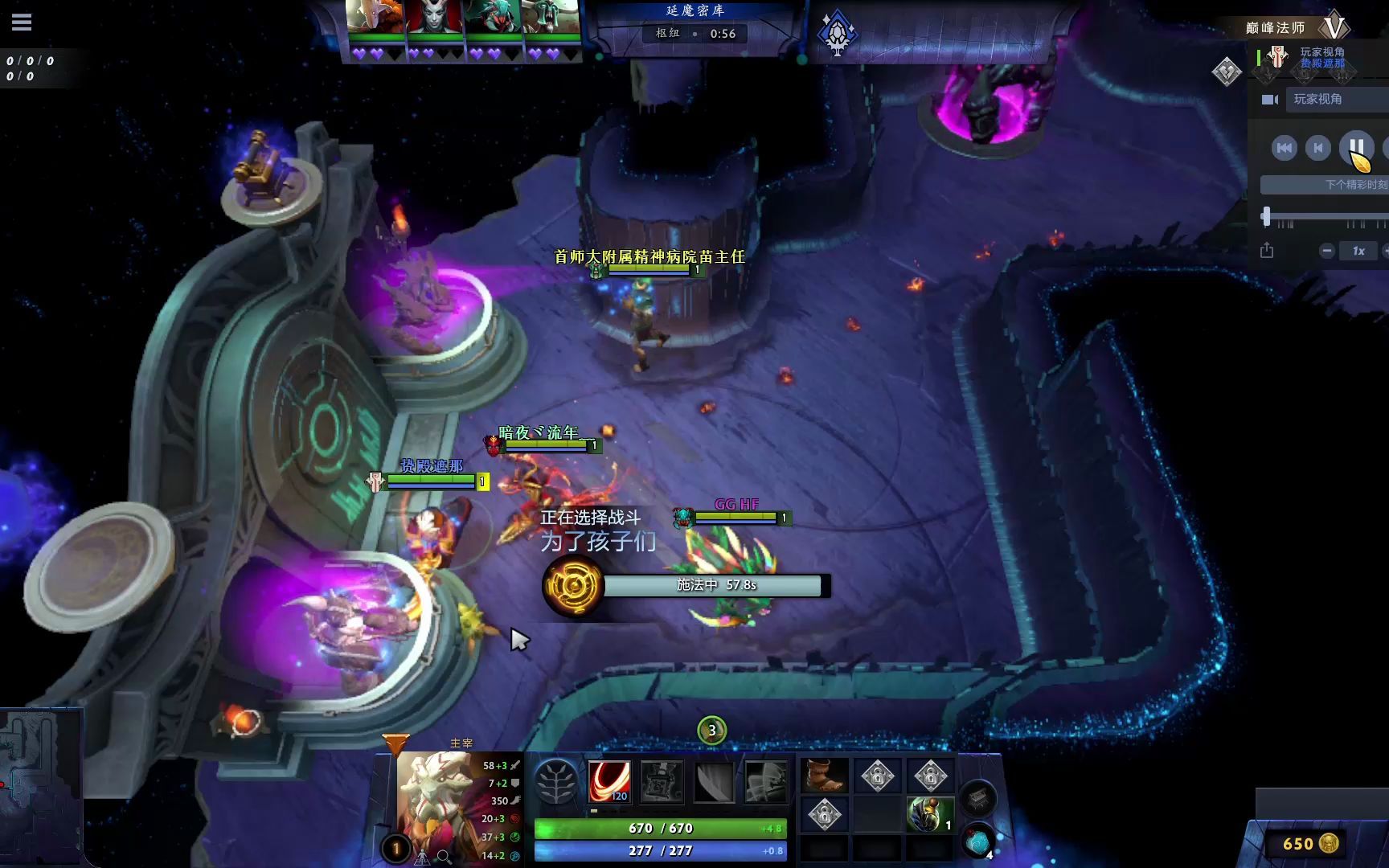
Task: Select the Undying hero portrait in top bar
Action: point(551,16)
